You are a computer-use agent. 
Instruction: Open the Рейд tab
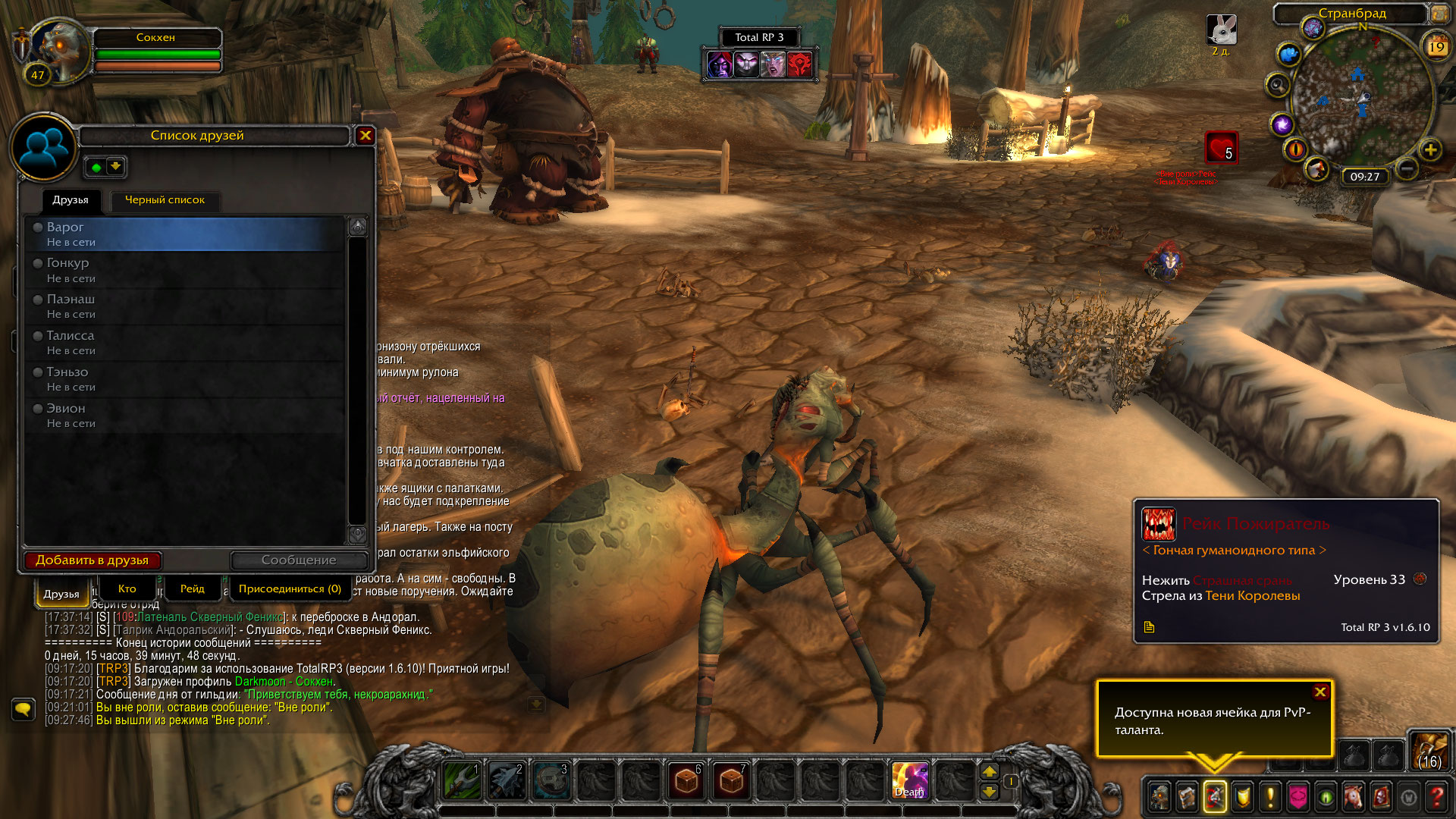193,589
